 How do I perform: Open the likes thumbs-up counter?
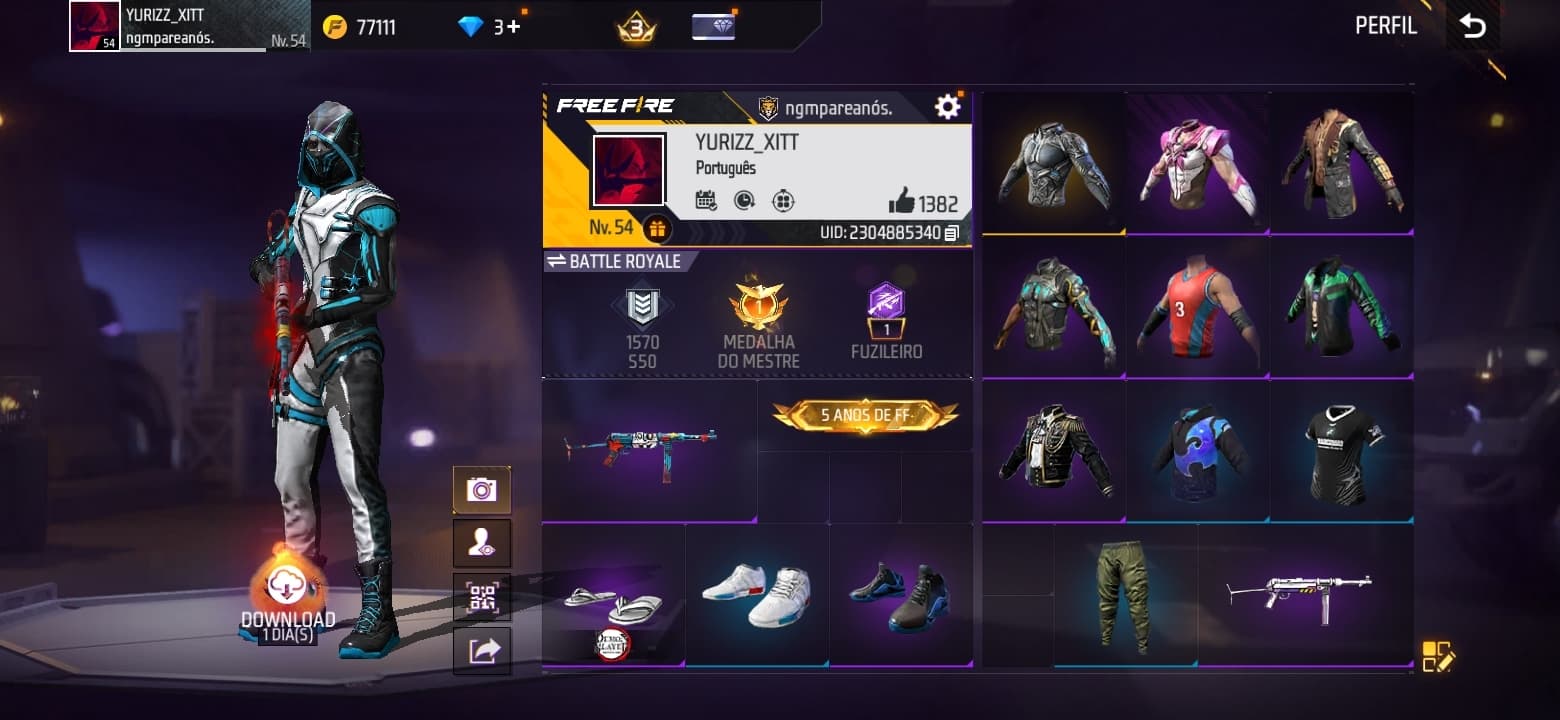click(923, 203)
